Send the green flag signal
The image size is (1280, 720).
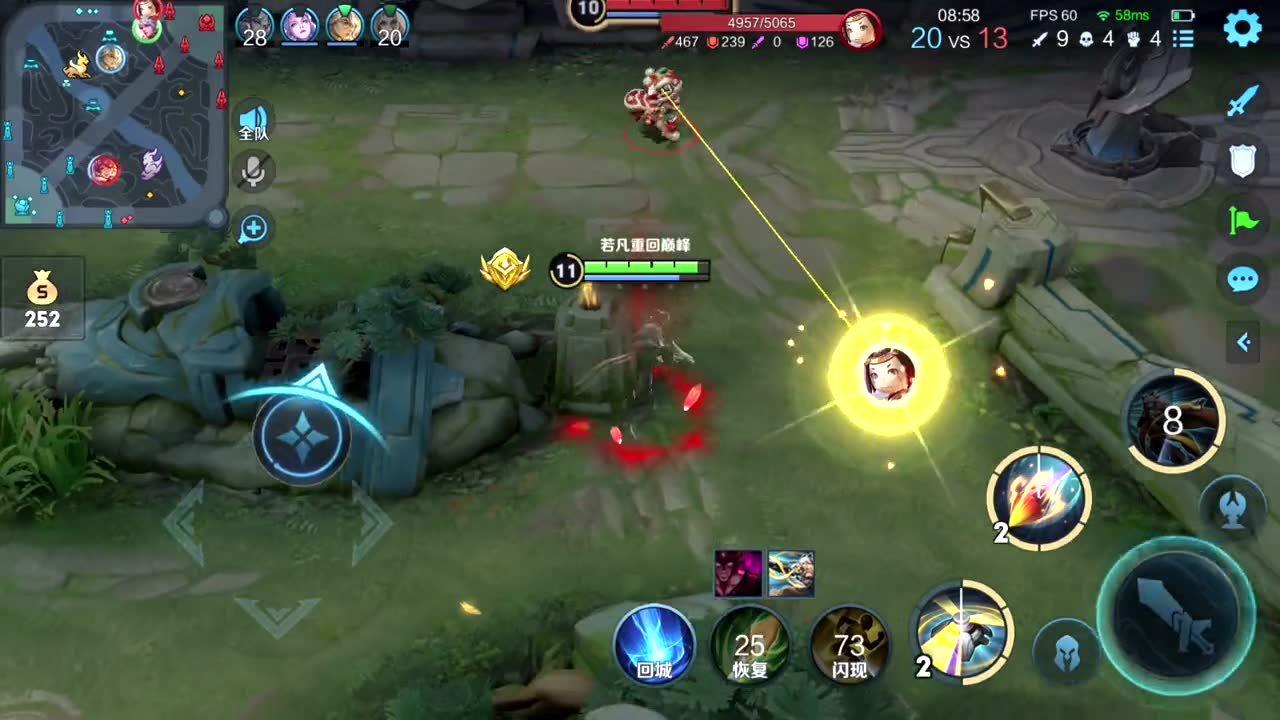1242,219
